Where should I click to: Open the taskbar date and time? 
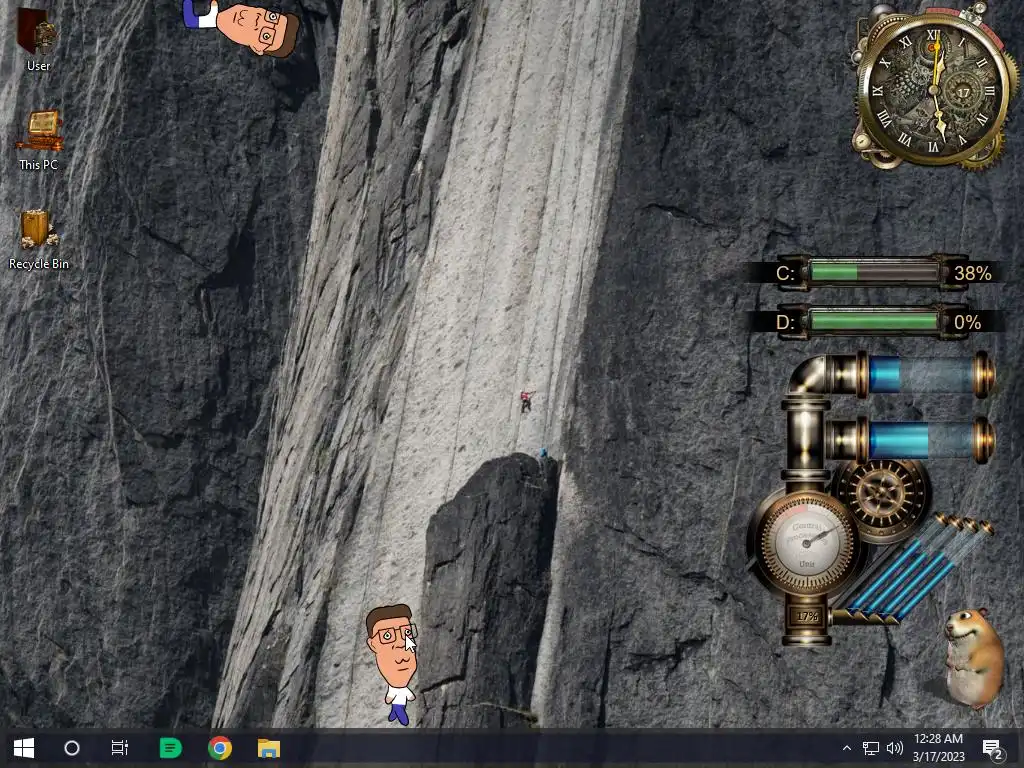click(x=938, y=748)
